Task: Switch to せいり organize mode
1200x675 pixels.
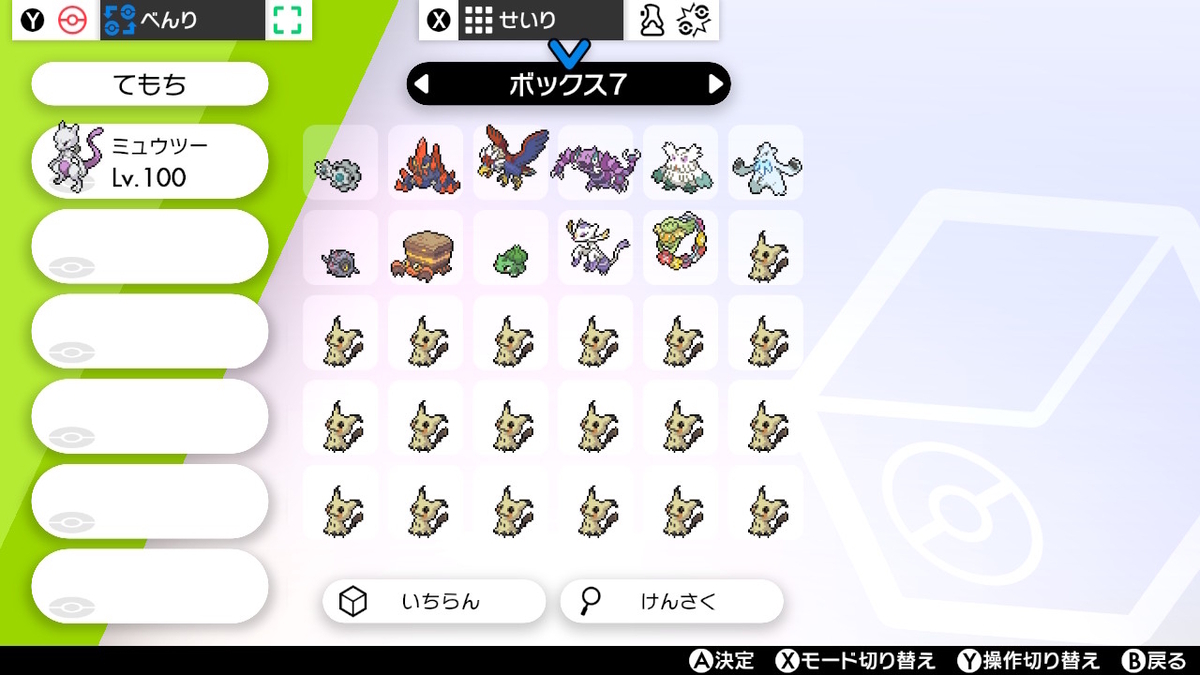Action: point(540,20)
